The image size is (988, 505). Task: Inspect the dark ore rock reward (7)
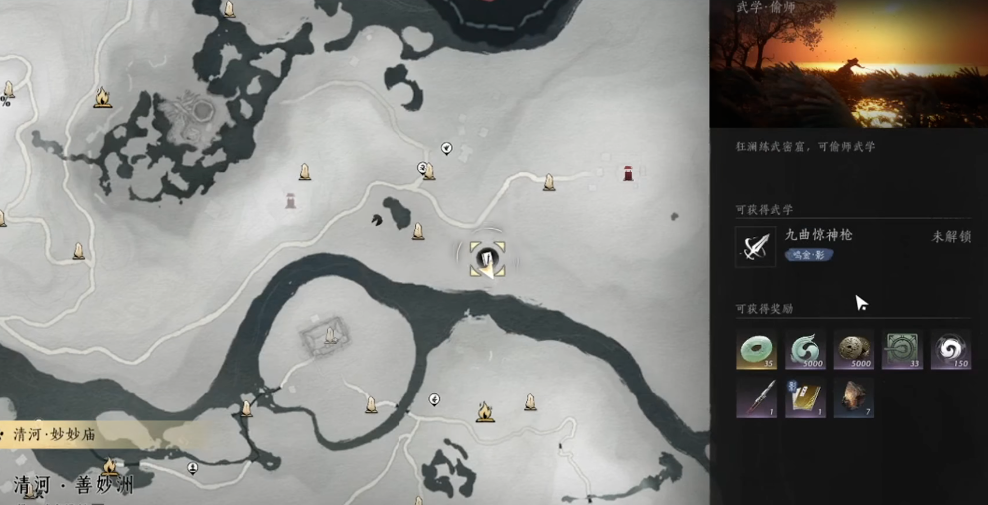[853, 397]
